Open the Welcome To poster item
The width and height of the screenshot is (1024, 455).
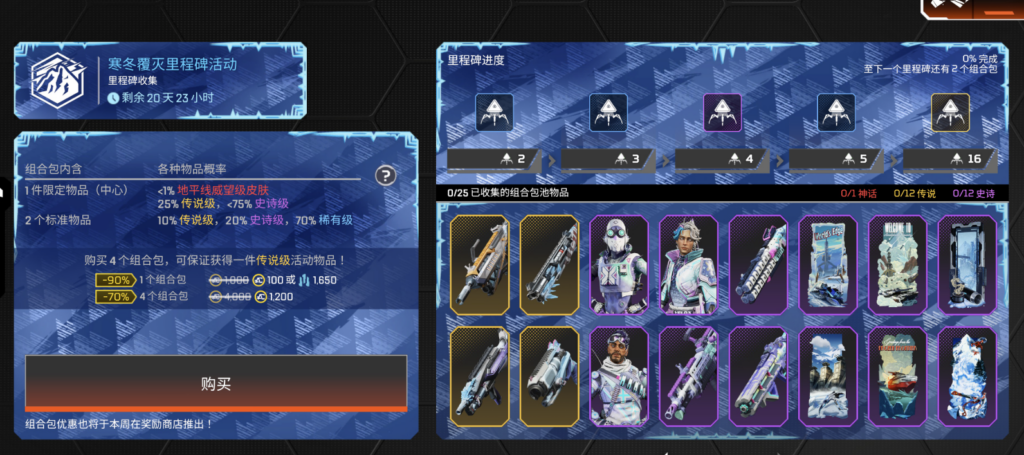[897, 264]
